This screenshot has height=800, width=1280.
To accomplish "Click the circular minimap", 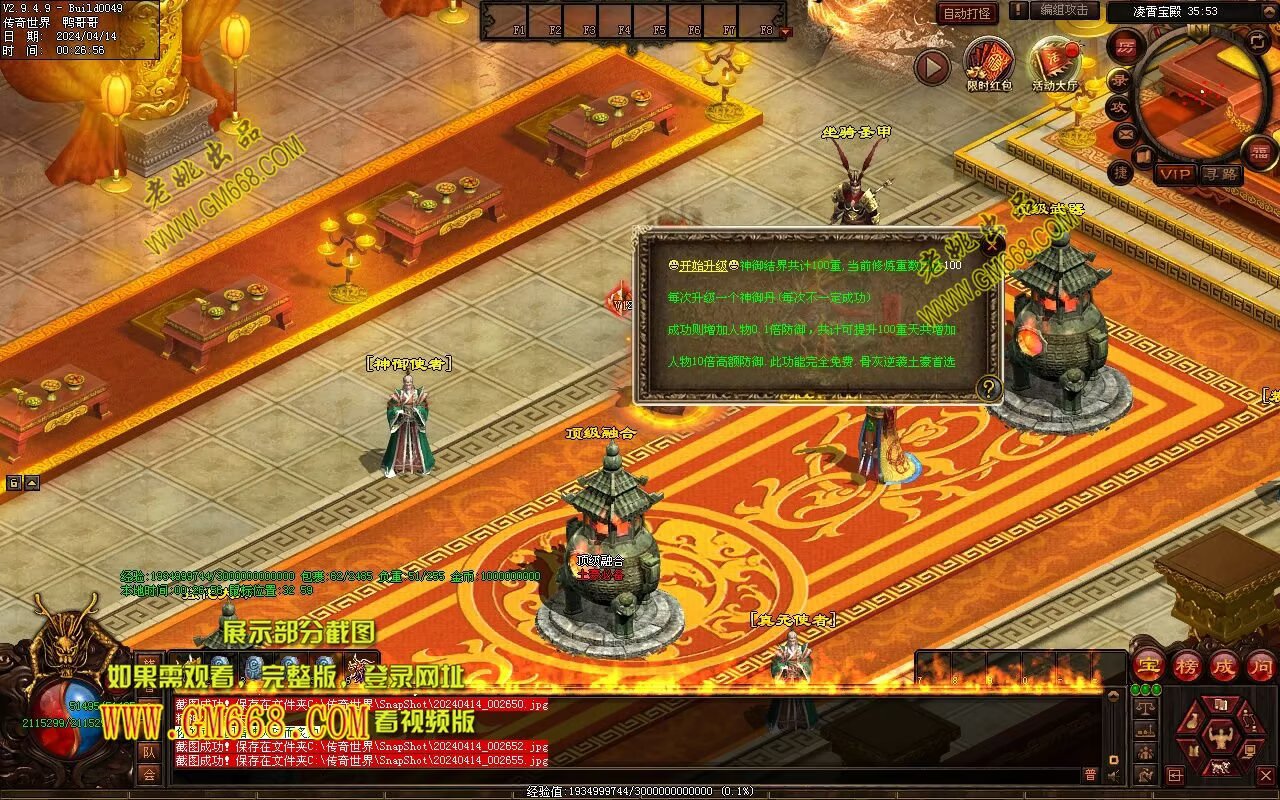I will click(x=1200, y=90).
